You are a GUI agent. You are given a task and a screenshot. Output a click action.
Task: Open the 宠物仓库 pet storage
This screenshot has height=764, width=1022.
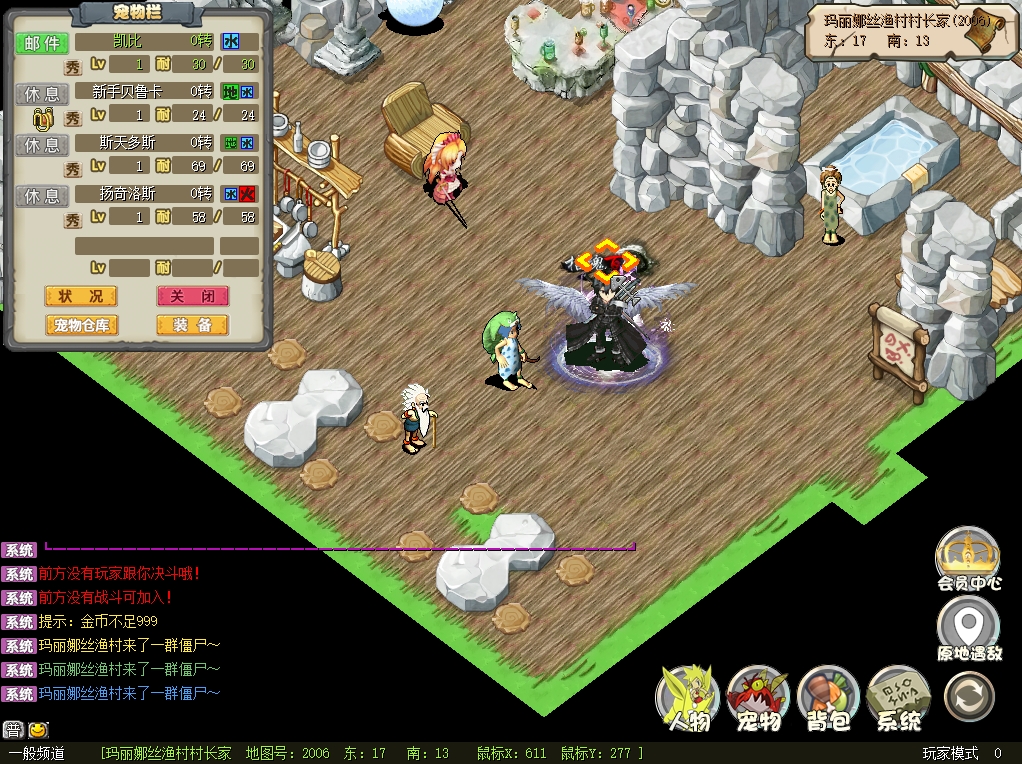[81, 325]
